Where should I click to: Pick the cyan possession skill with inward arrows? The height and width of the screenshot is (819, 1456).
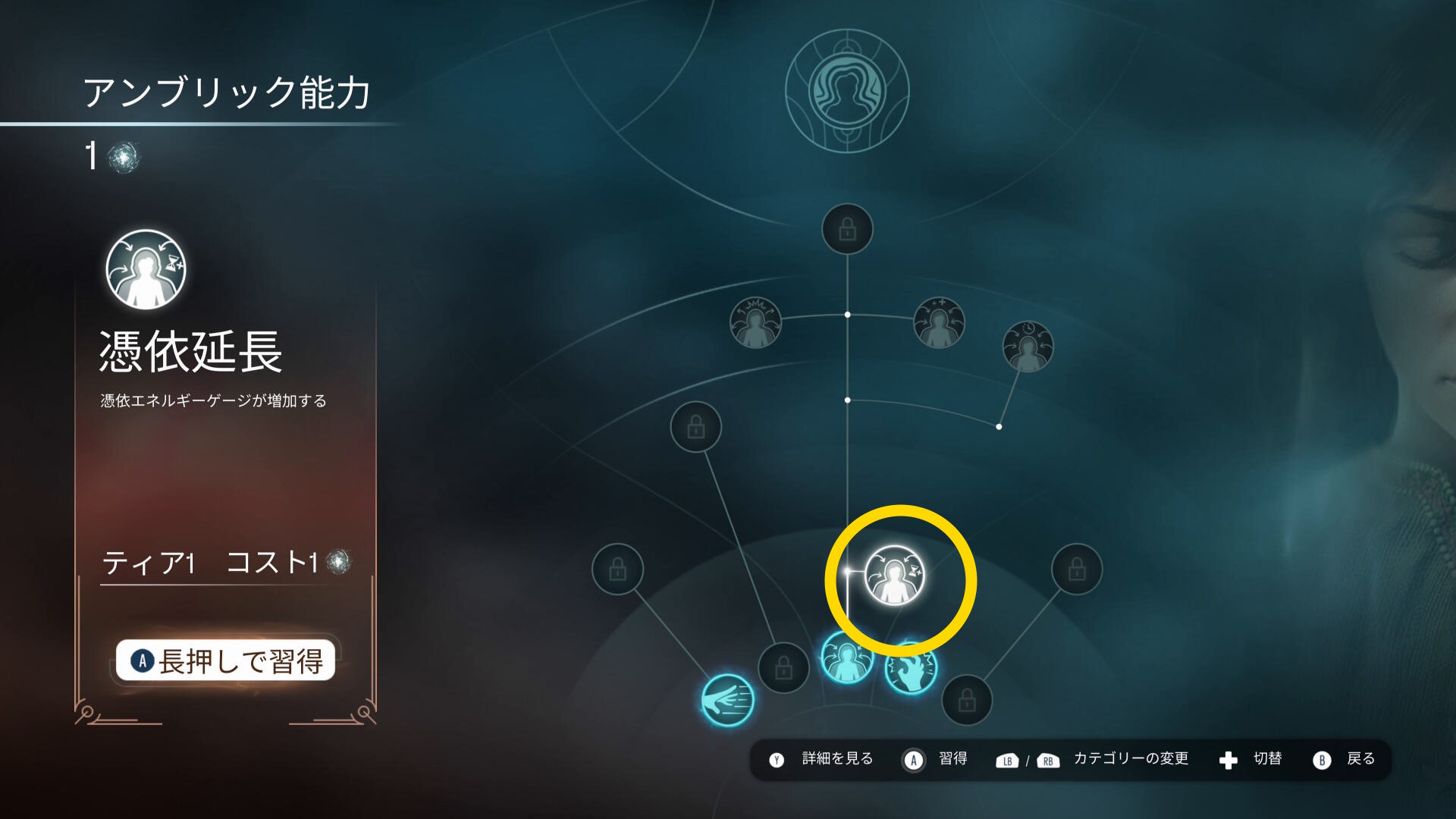pyautogui.click(x=846, y=658)
